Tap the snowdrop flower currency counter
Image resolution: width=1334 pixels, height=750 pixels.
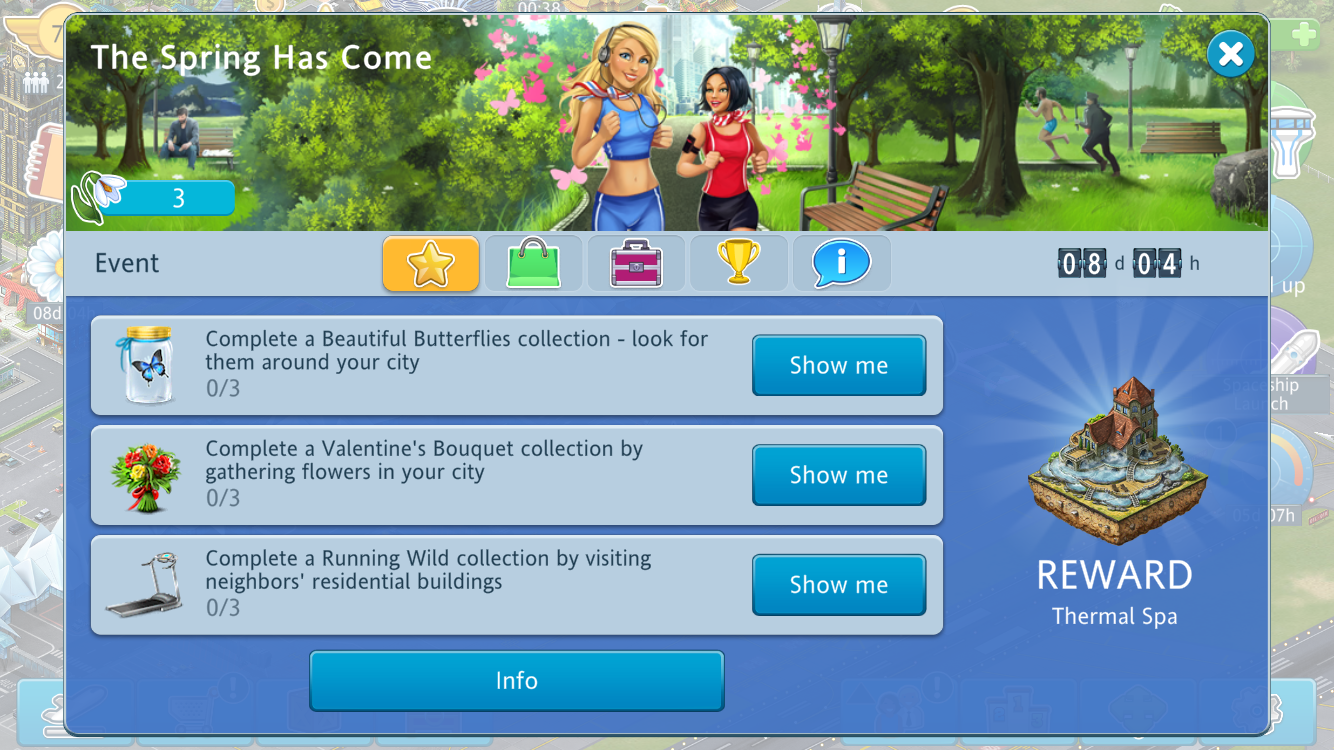(x=155, y=198)
